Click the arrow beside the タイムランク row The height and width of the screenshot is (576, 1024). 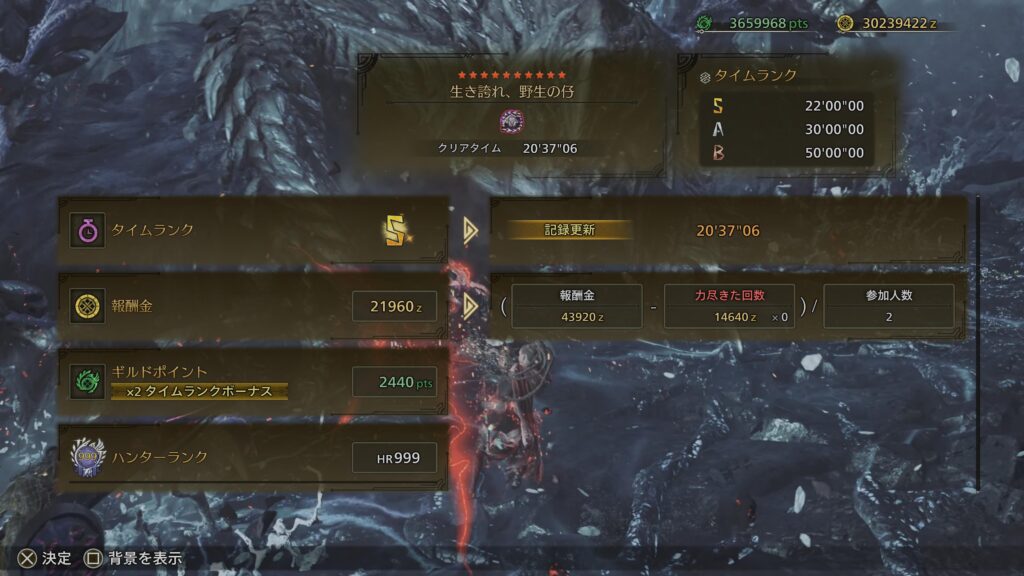(470, 231)
